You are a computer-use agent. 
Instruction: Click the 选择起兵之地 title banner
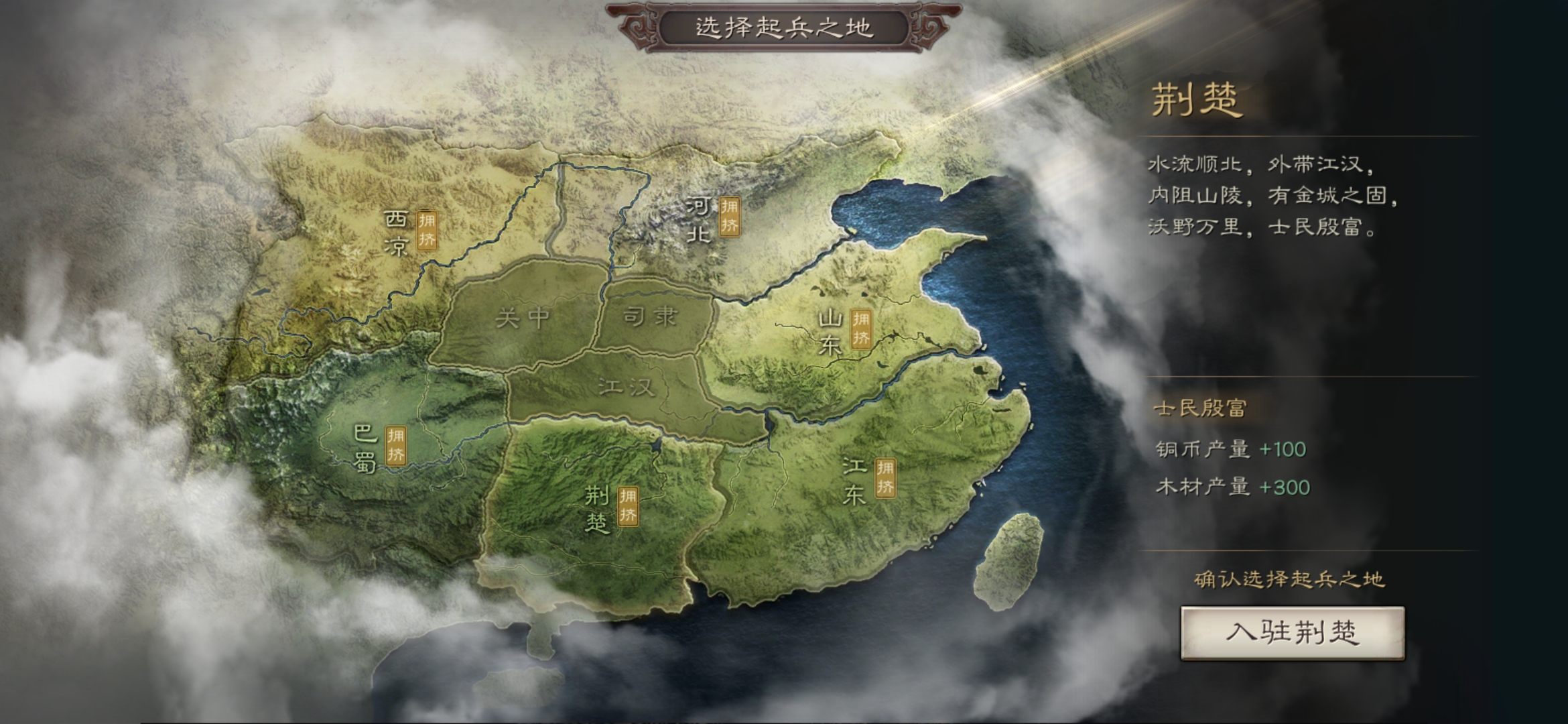[783, 28]
